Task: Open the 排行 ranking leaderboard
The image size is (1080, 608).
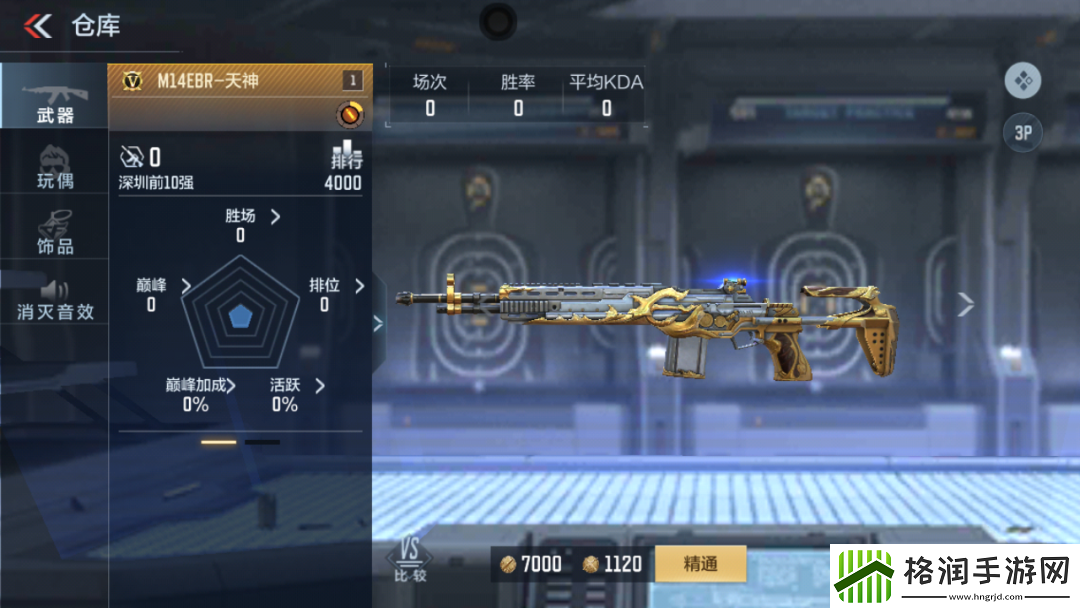Action: click(x=344, y=168)
